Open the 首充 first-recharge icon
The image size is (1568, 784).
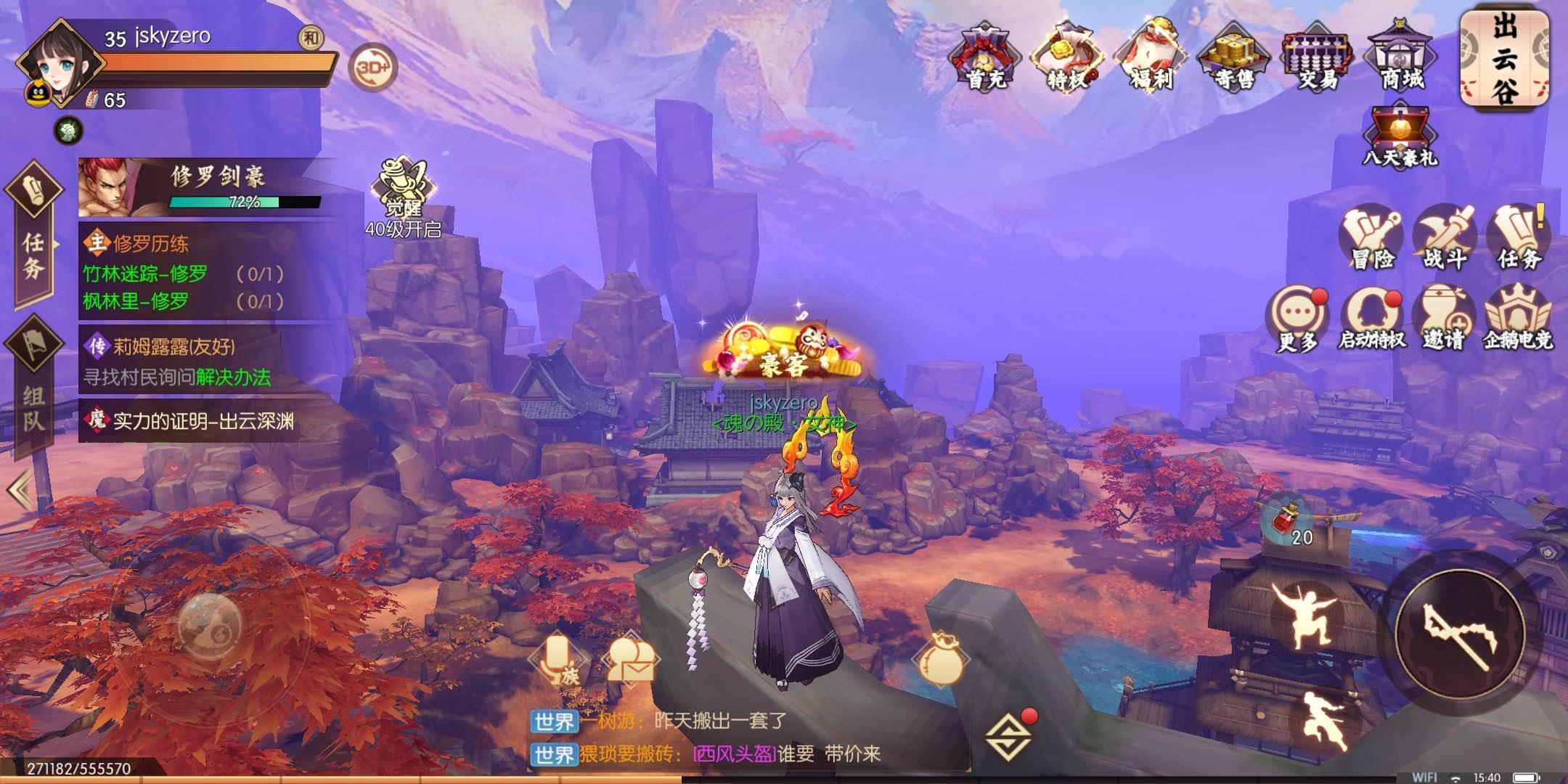986,57
